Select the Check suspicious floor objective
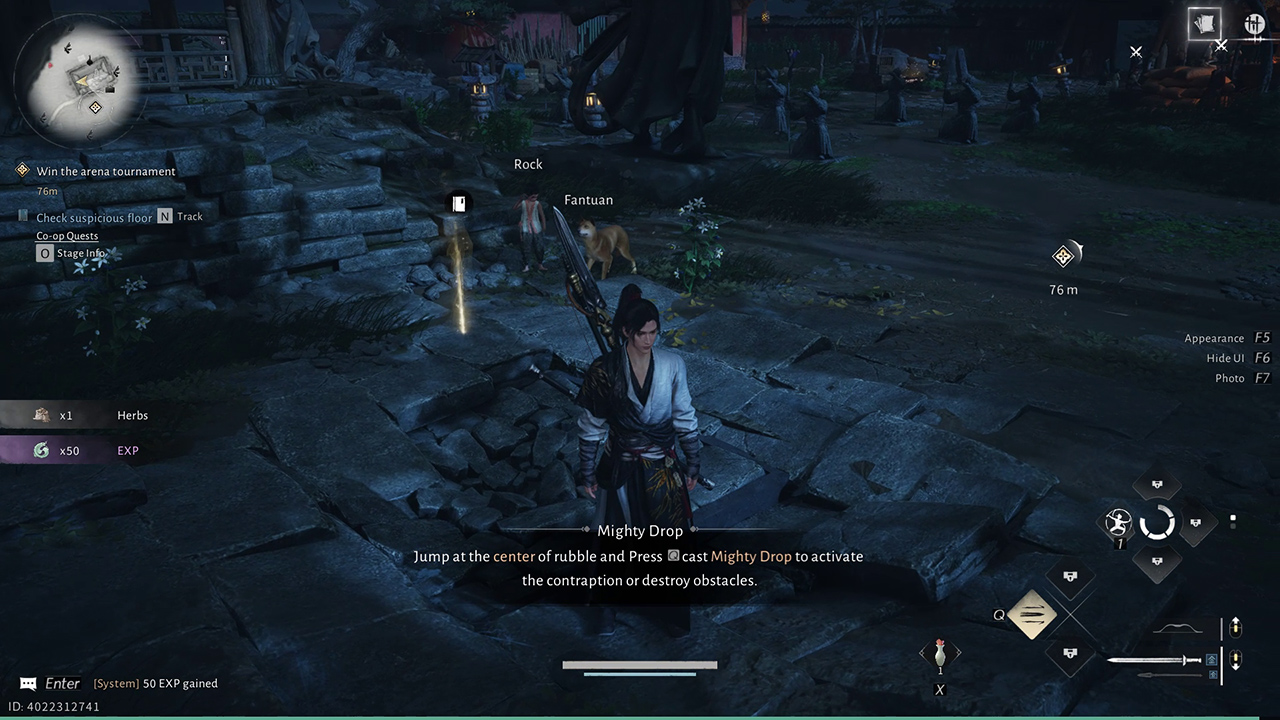This screenshot has width=1280, height=720. [x=94, y=217]
